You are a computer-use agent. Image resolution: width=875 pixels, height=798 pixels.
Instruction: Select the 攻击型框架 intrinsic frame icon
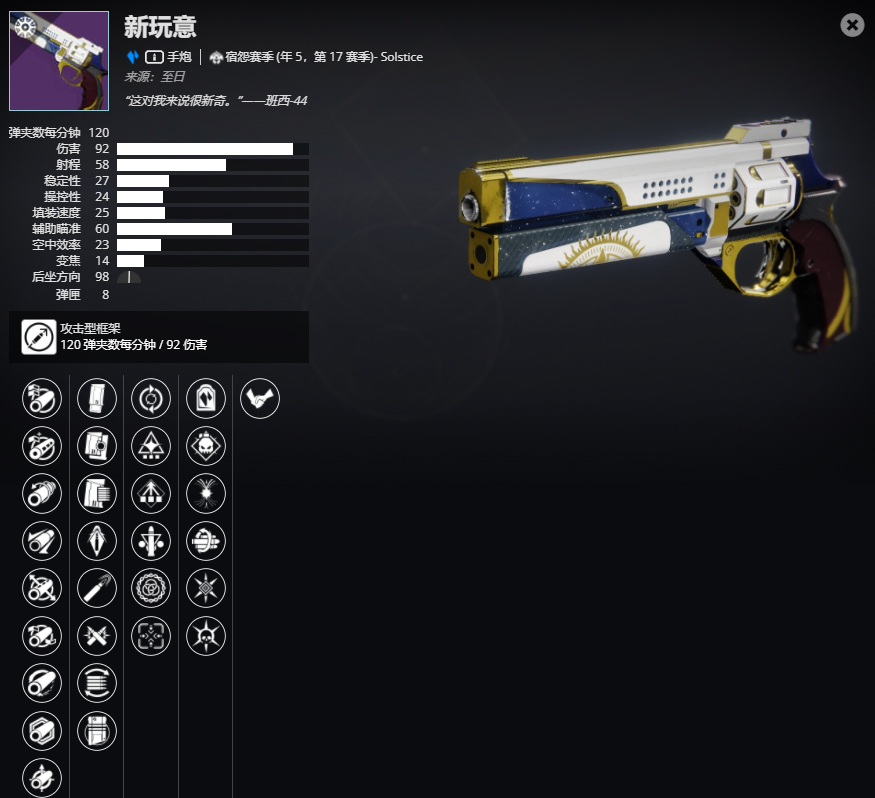click(39, 337)
